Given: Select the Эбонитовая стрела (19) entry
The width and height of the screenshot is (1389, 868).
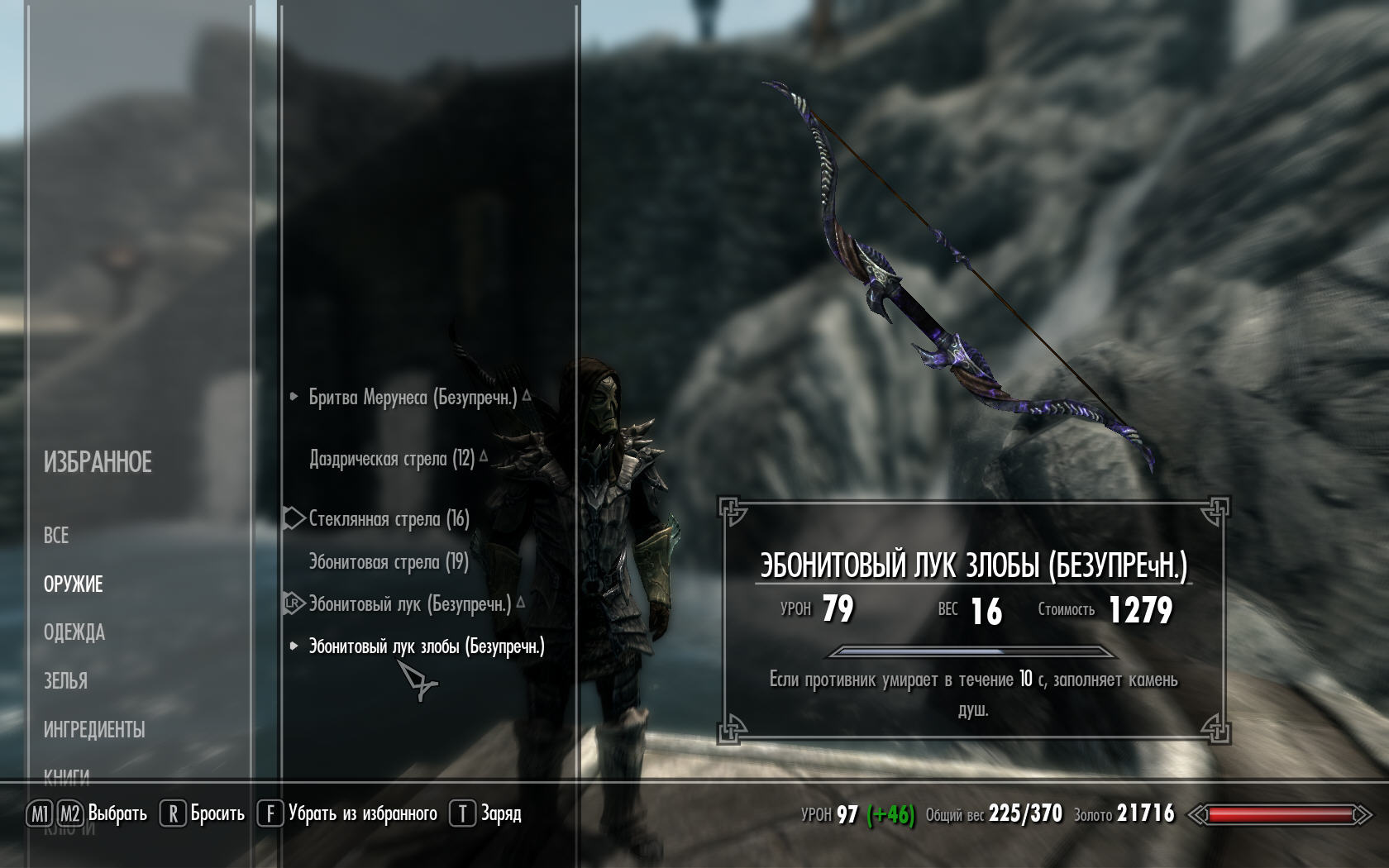Looking at the screenshot, I should click(389, 563).
